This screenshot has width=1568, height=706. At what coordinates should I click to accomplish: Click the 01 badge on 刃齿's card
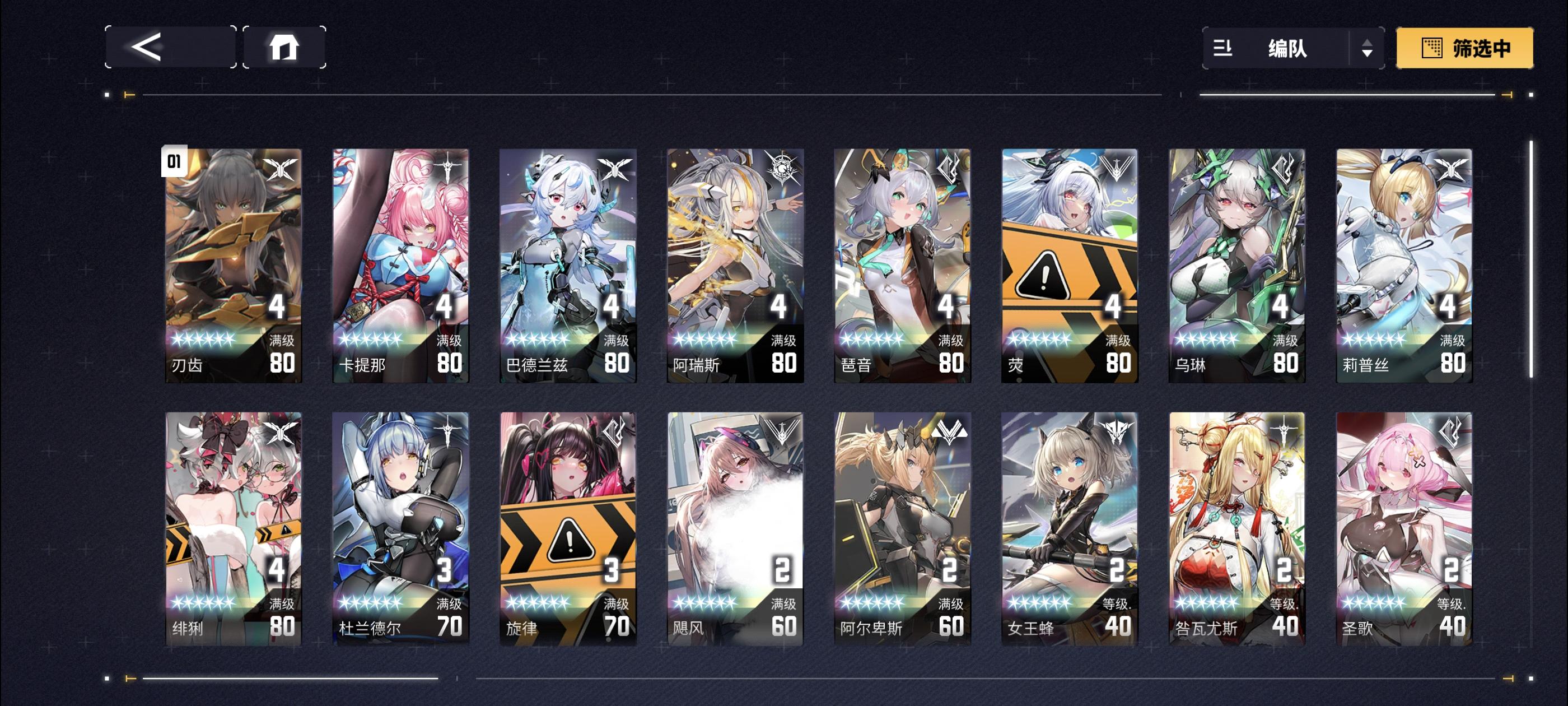(174, 162)
